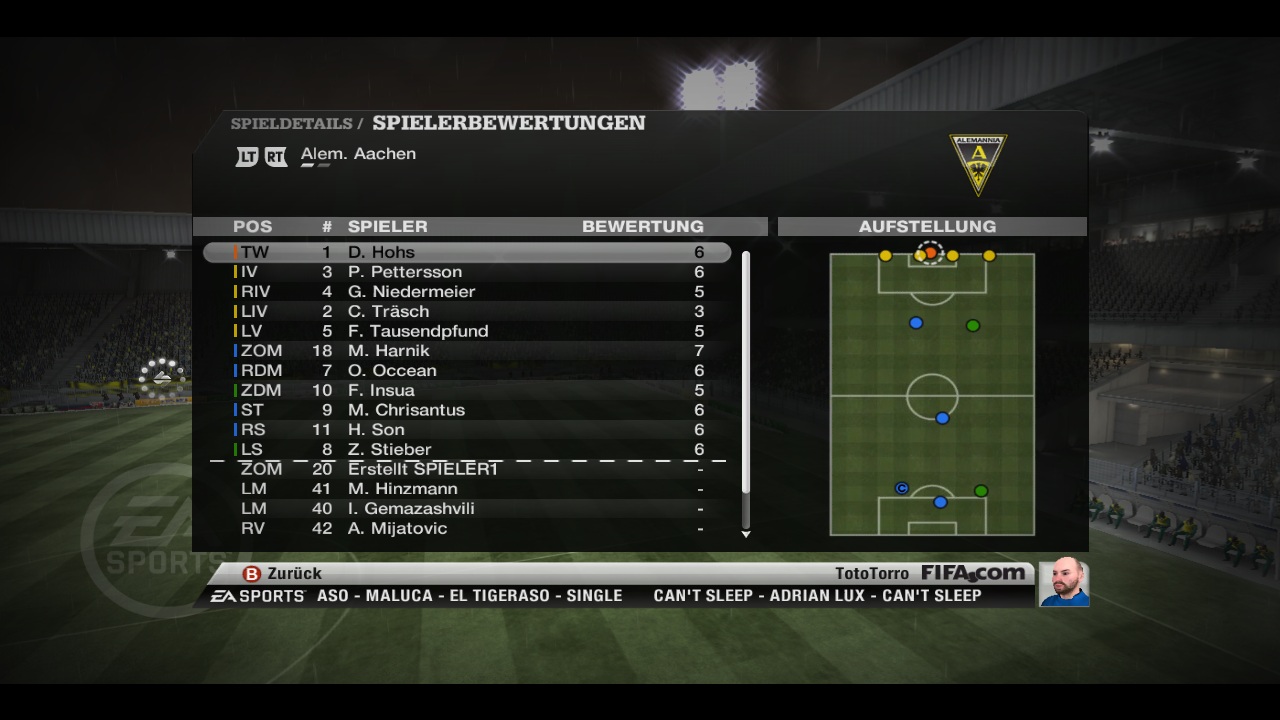
Task: Choose O. Occean in the player list
Action: click(x=467, y=370)
